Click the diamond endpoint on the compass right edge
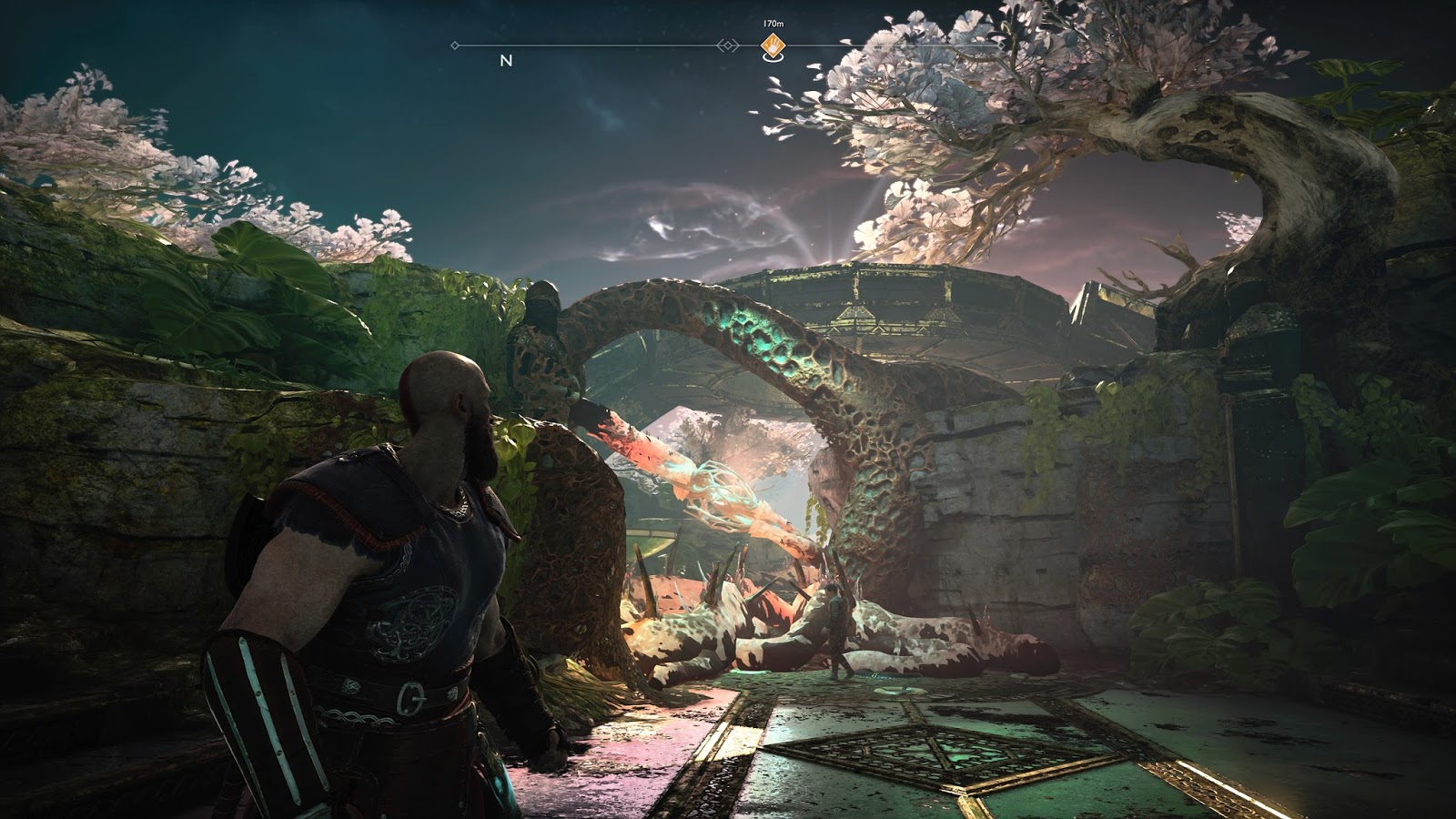This screenshot has width=1456, height=819. tap(1001, 45)
